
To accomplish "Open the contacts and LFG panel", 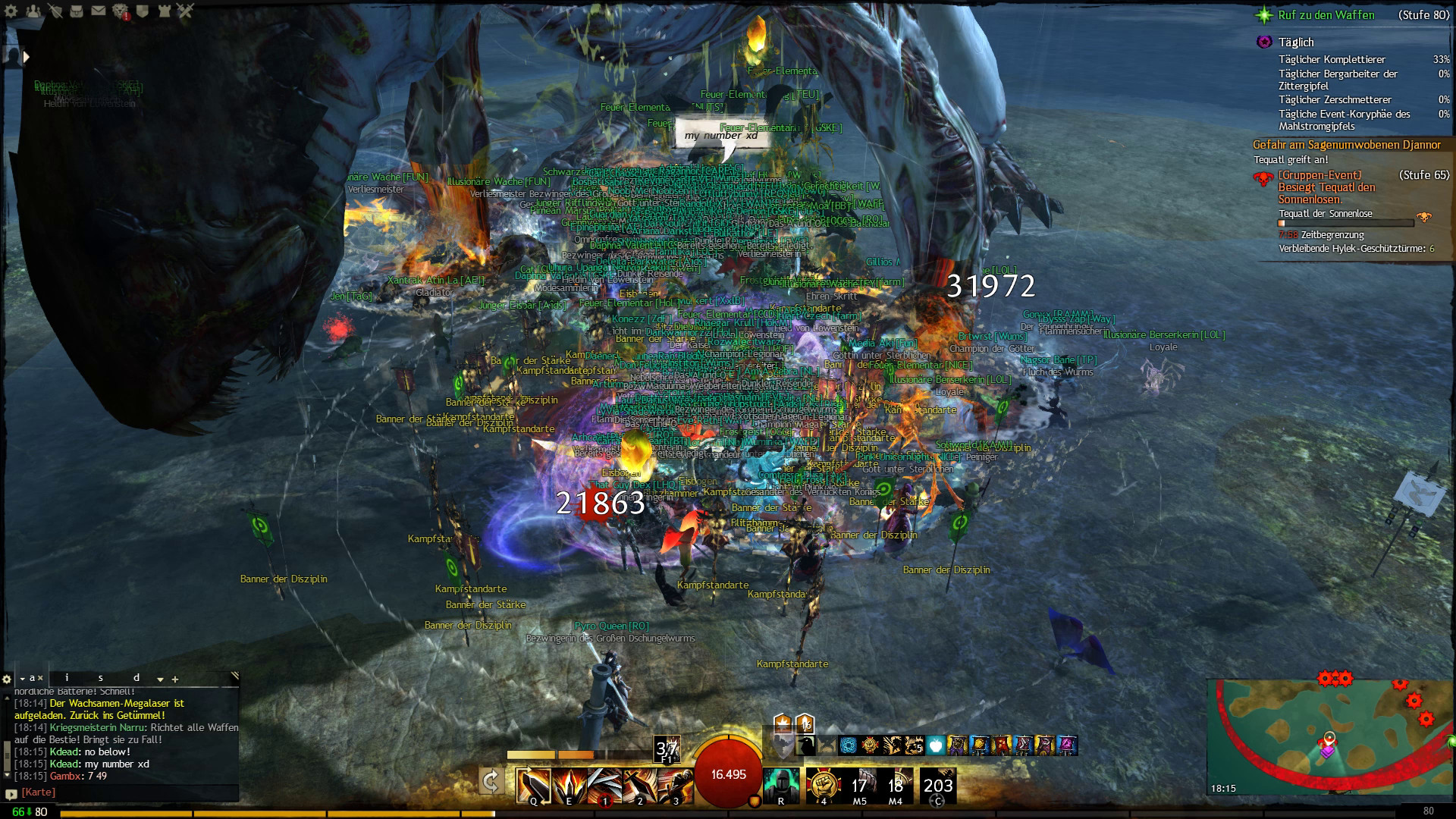I will click(33, 11).
